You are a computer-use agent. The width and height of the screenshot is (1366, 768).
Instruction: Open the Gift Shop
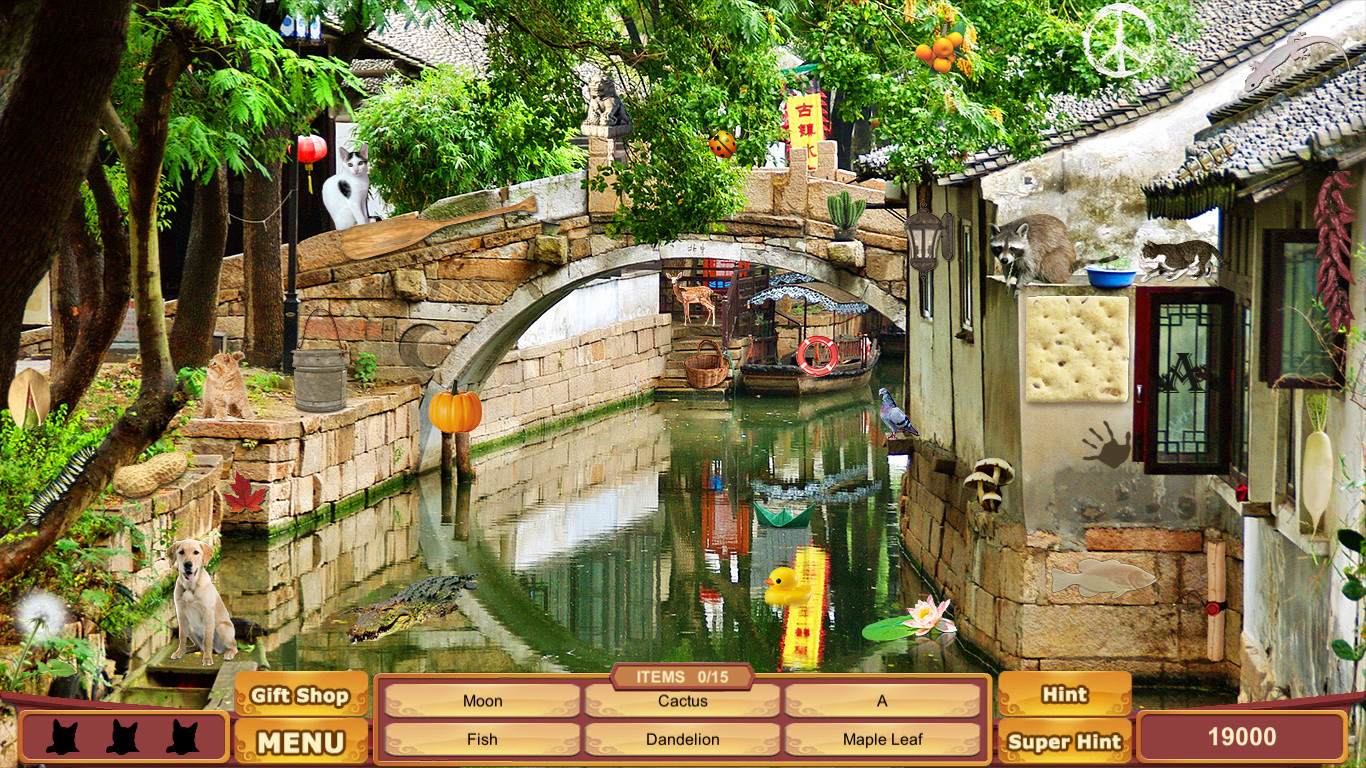point(300,695)
